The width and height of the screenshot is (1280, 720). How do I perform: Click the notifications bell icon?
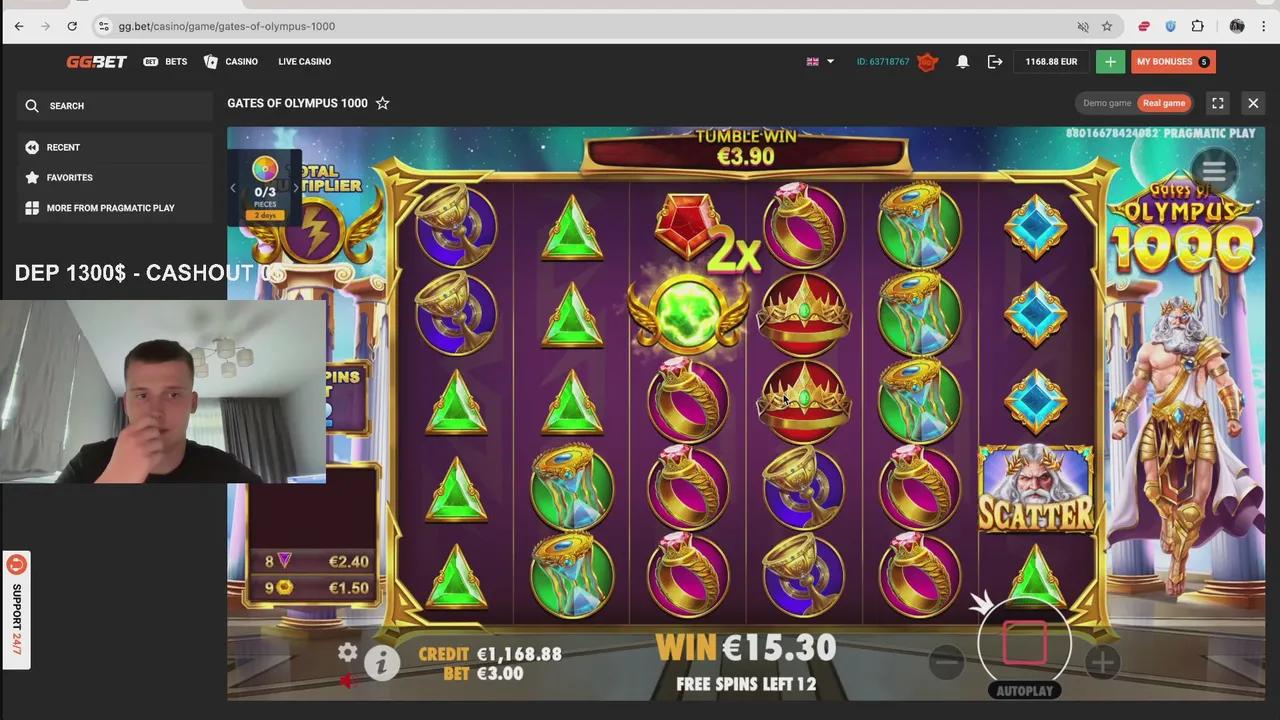[962, 61]
